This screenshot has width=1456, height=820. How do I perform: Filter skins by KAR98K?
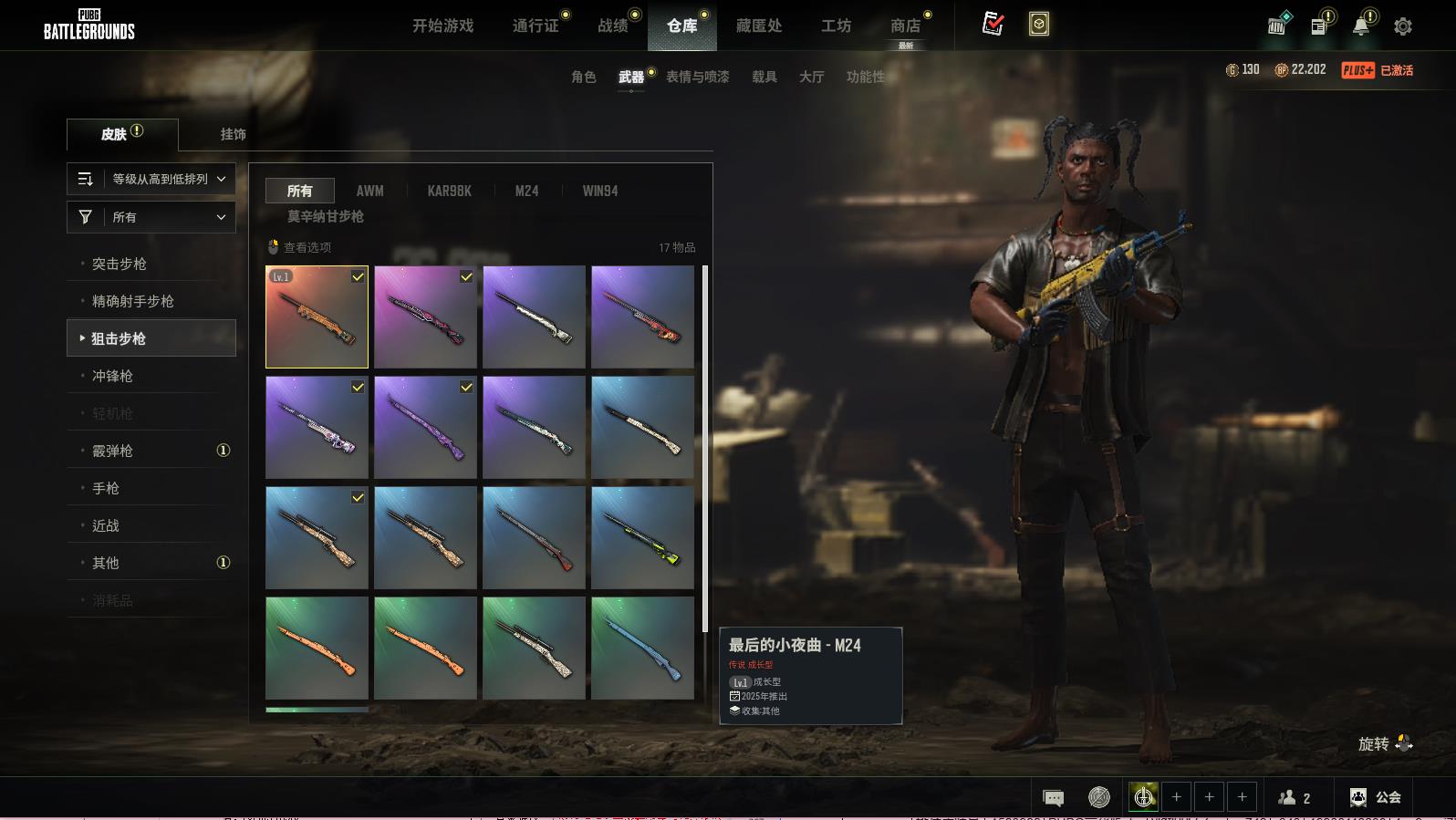point(449,191)
